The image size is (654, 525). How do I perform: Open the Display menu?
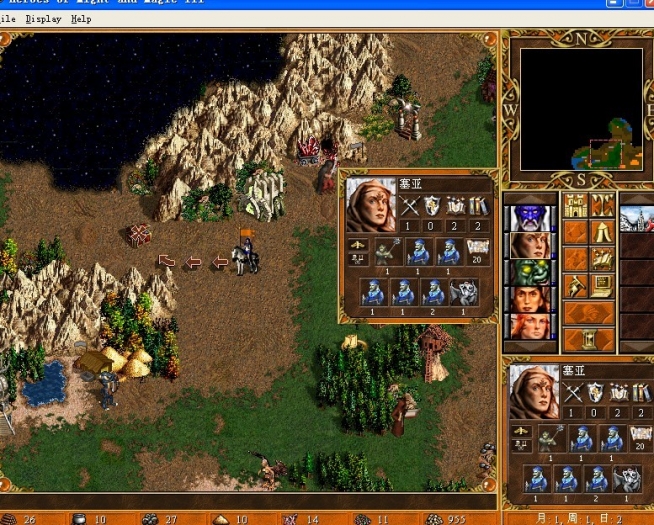[x=43, y=19]
